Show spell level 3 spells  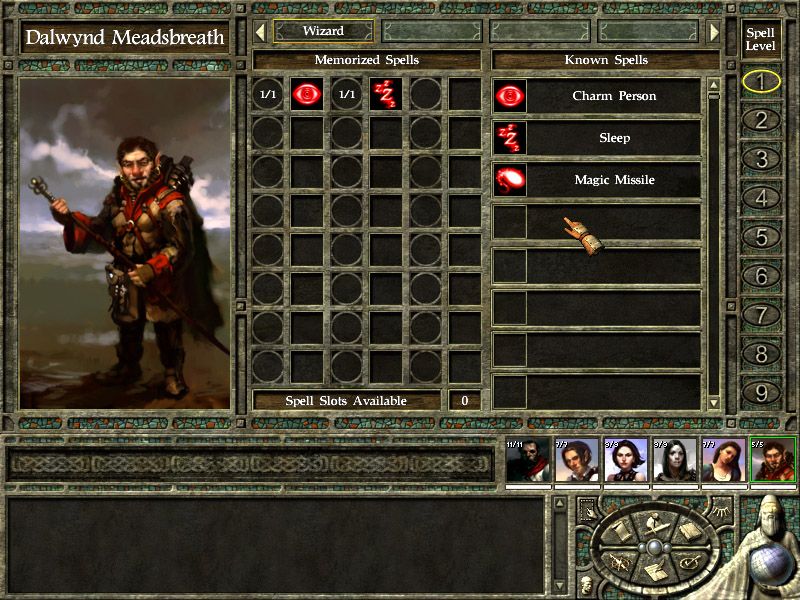click(761, 160)
